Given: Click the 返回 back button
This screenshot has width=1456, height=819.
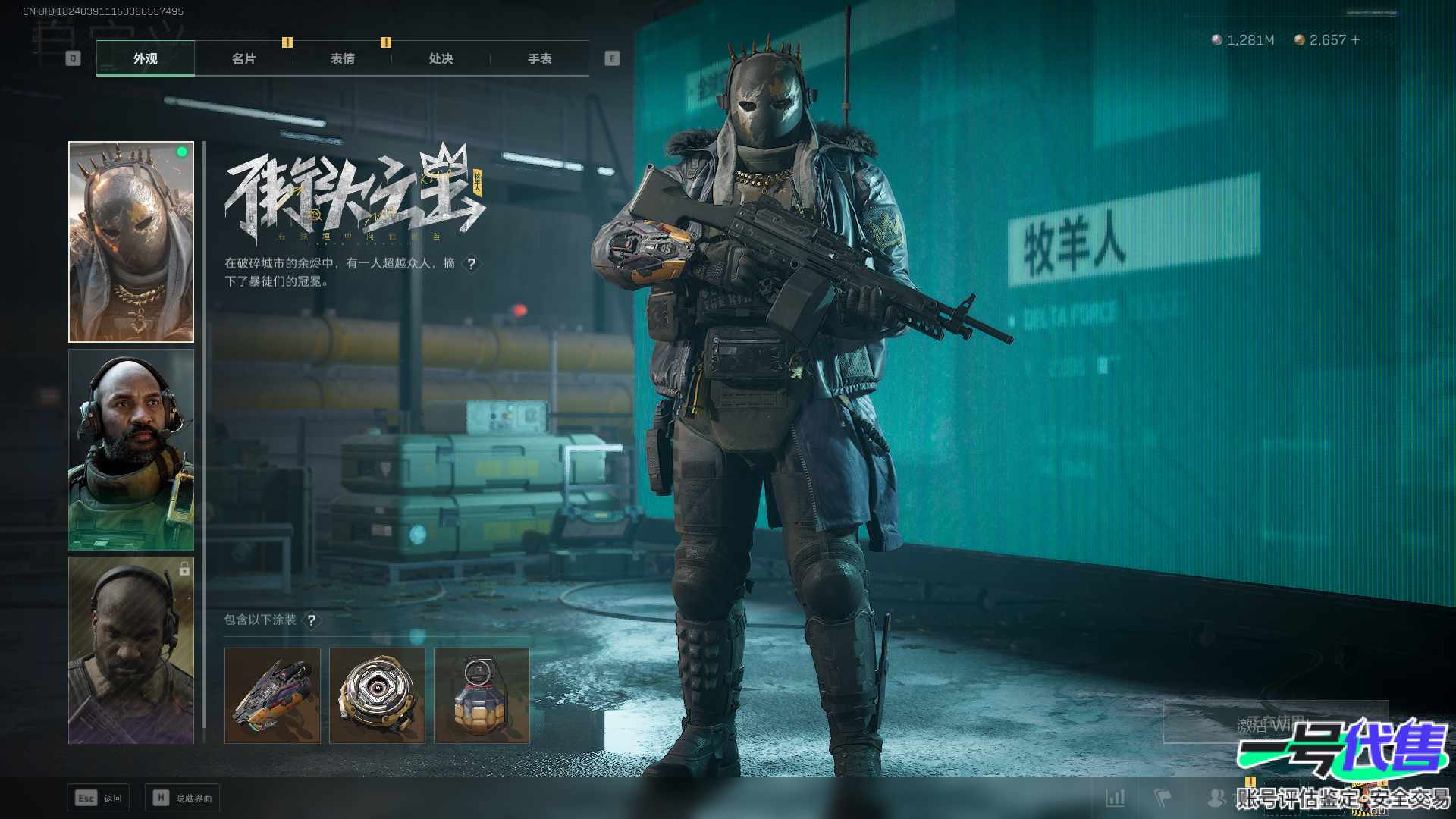Looking at the screenshot, I should (99, 798).
